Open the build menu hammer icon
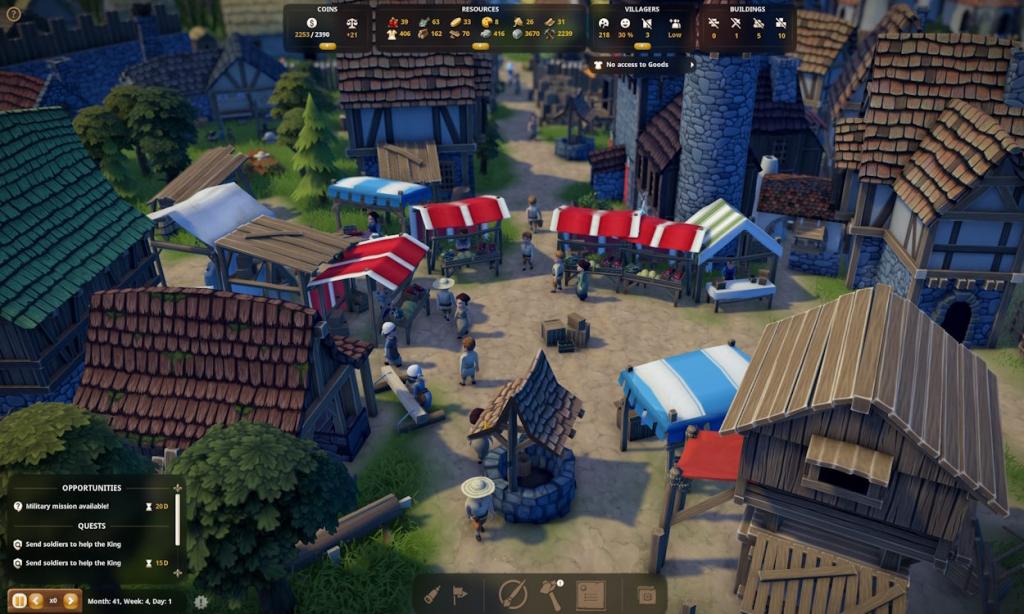This screenshot has width=1024, height=614. click(551, 594)
